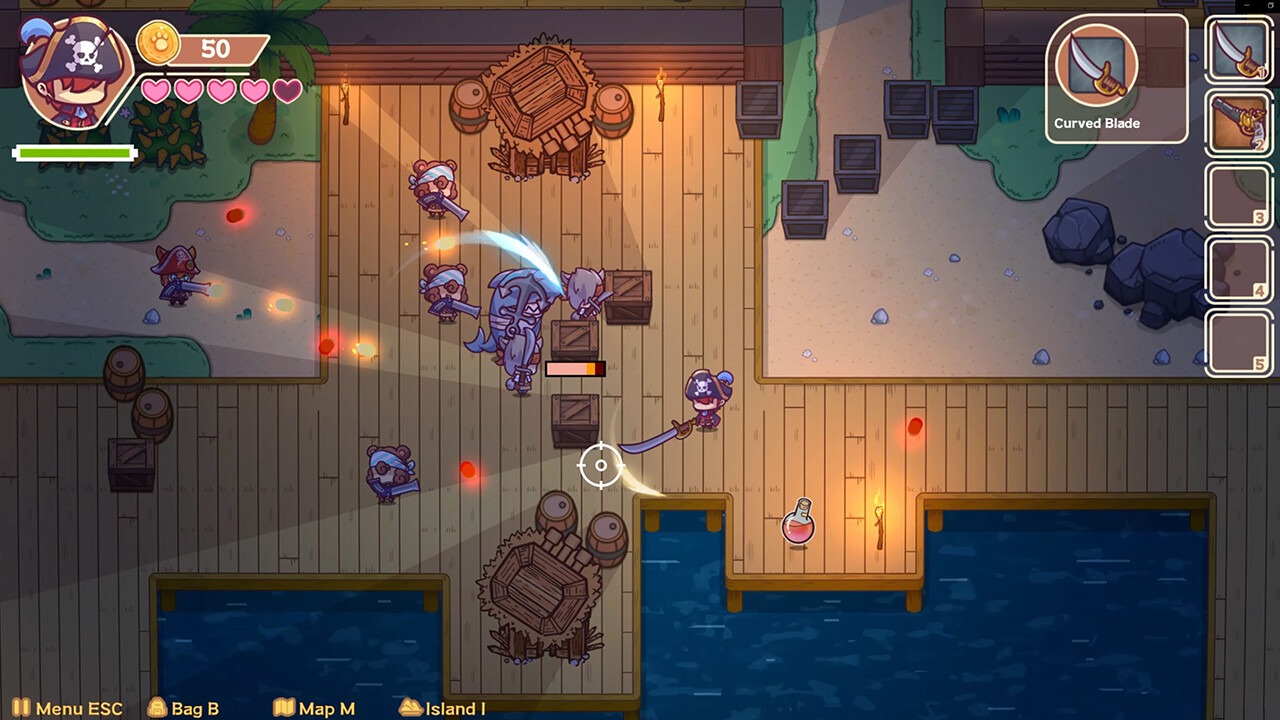Click the enemy's orange health bar
The width and height of the screenshot is (1280, 720).
coord(577,368)
